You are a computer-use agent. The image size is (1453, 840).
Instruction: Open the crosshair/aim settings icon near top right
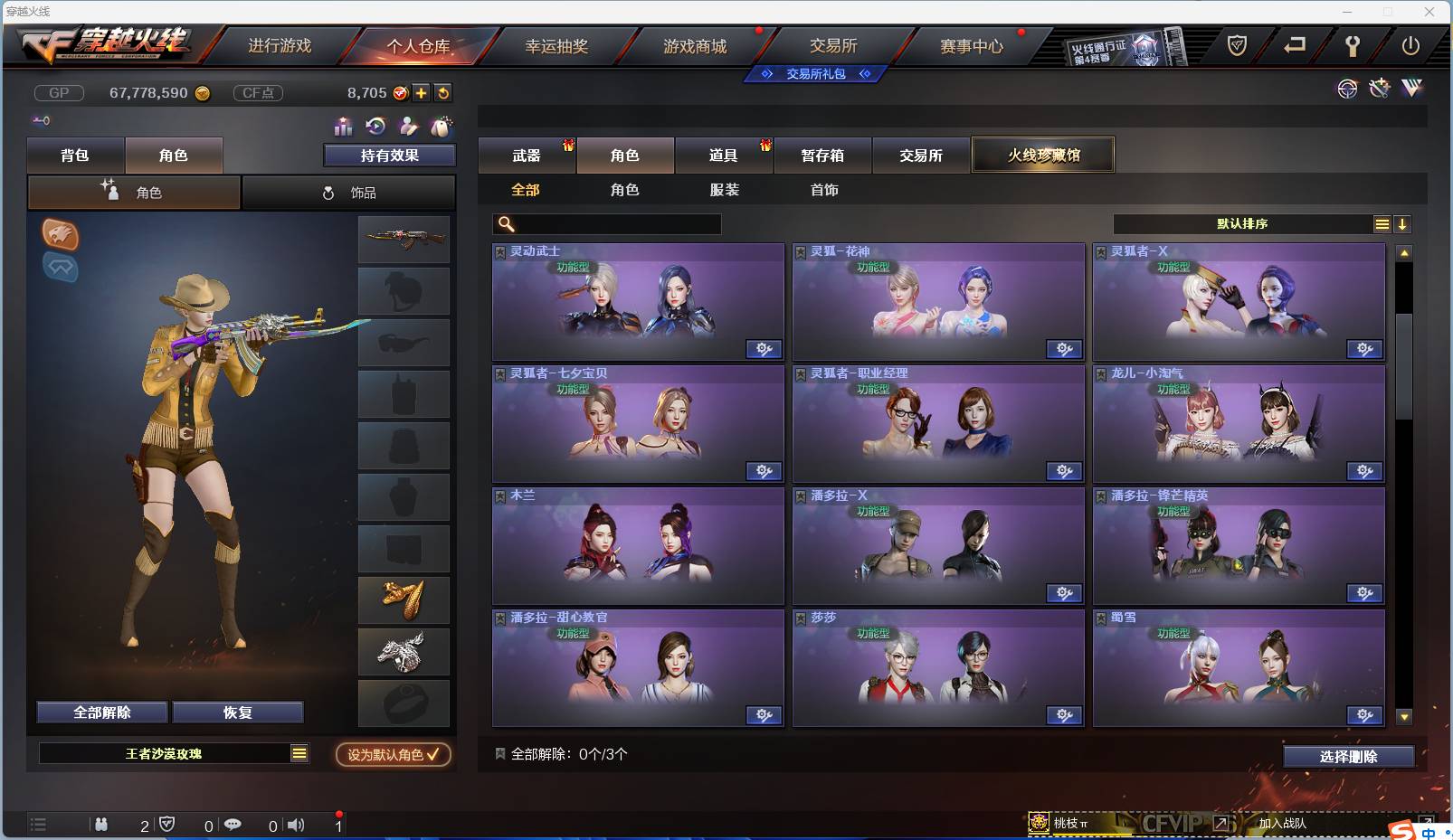(x=1347, y=89)
